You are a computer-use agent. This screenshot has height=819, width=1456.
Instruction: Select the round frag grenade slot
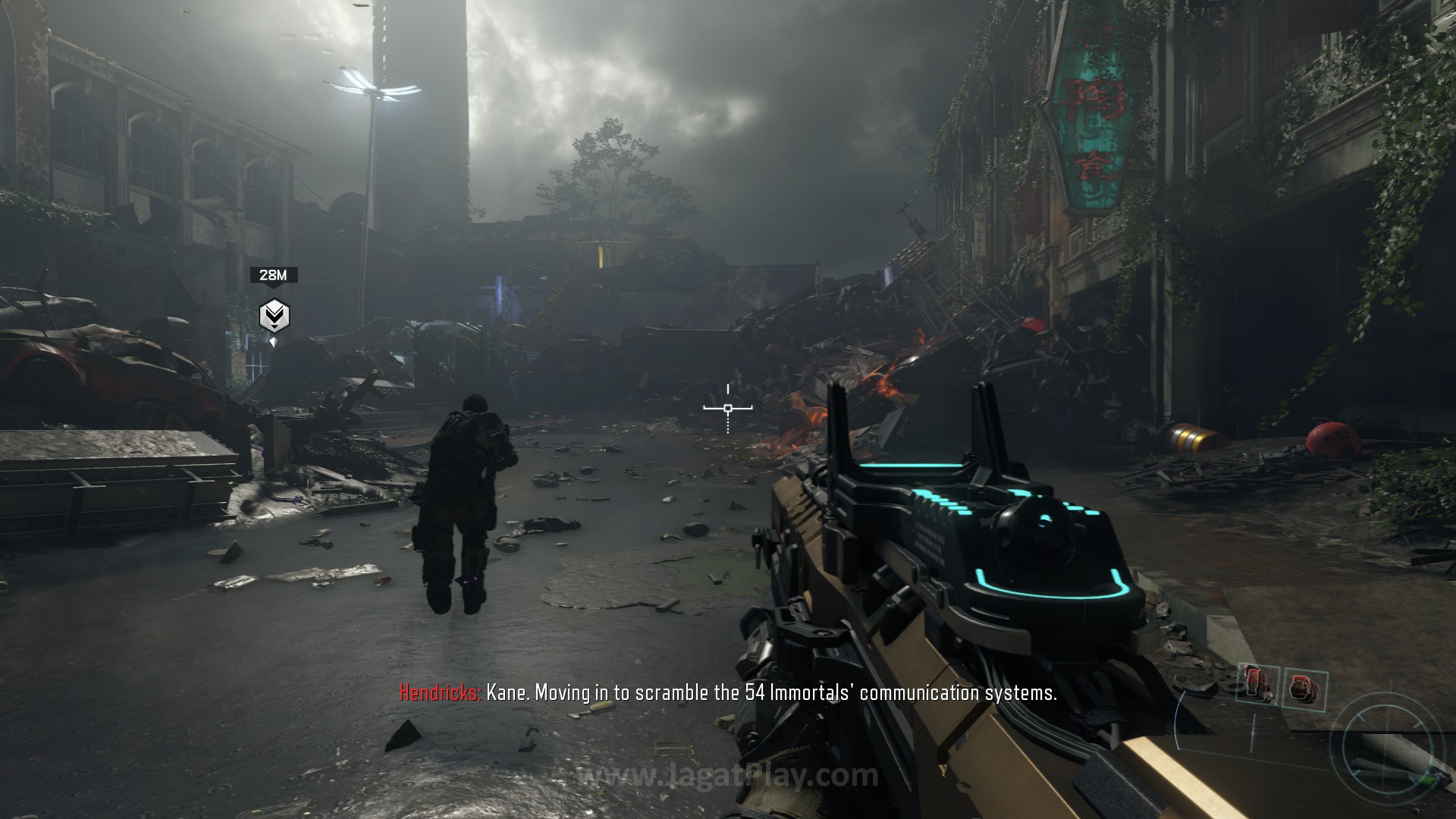1305,689
